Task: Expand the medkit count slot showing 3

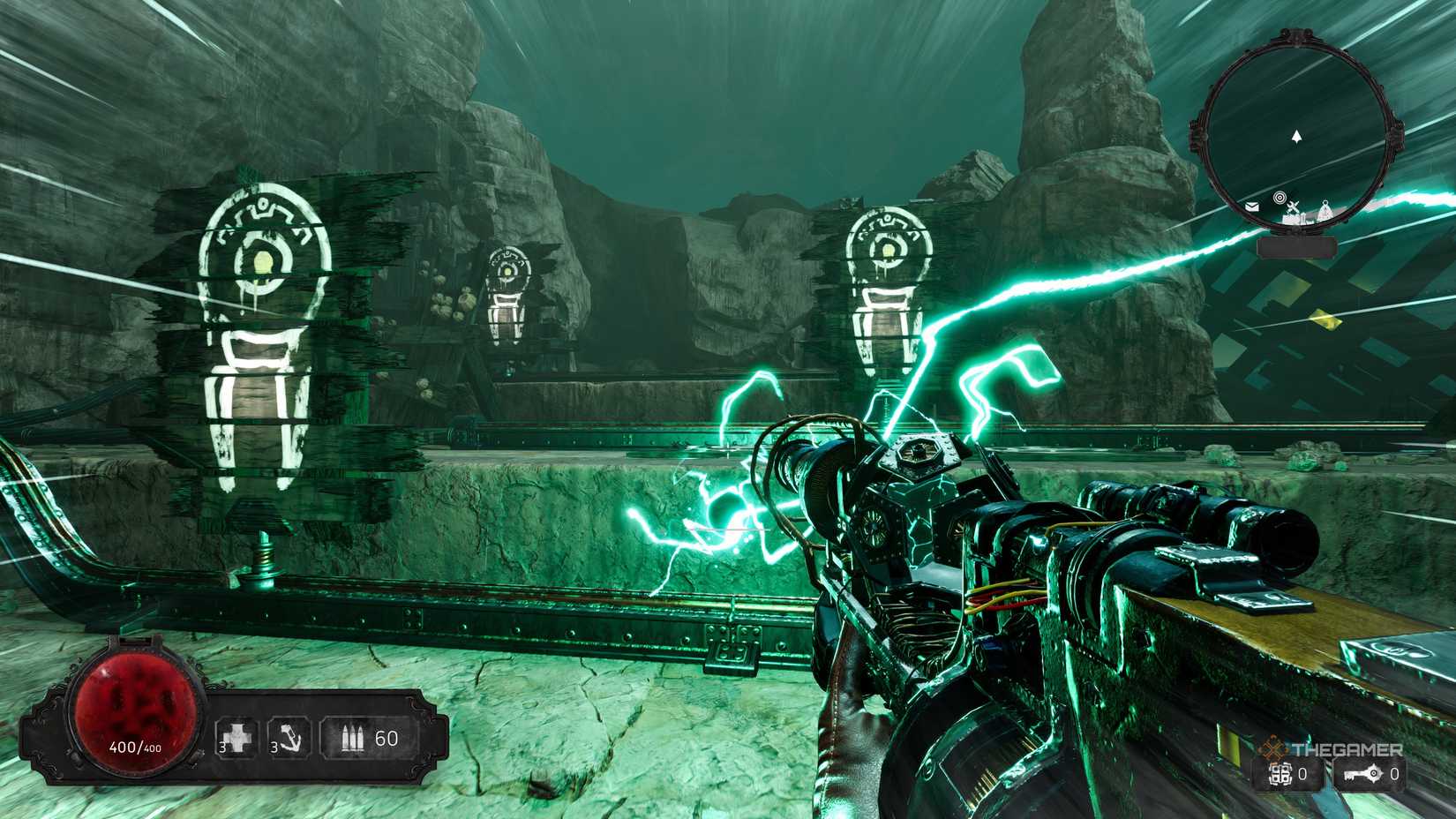Action: pyautogui.click(x=236, y=740)
